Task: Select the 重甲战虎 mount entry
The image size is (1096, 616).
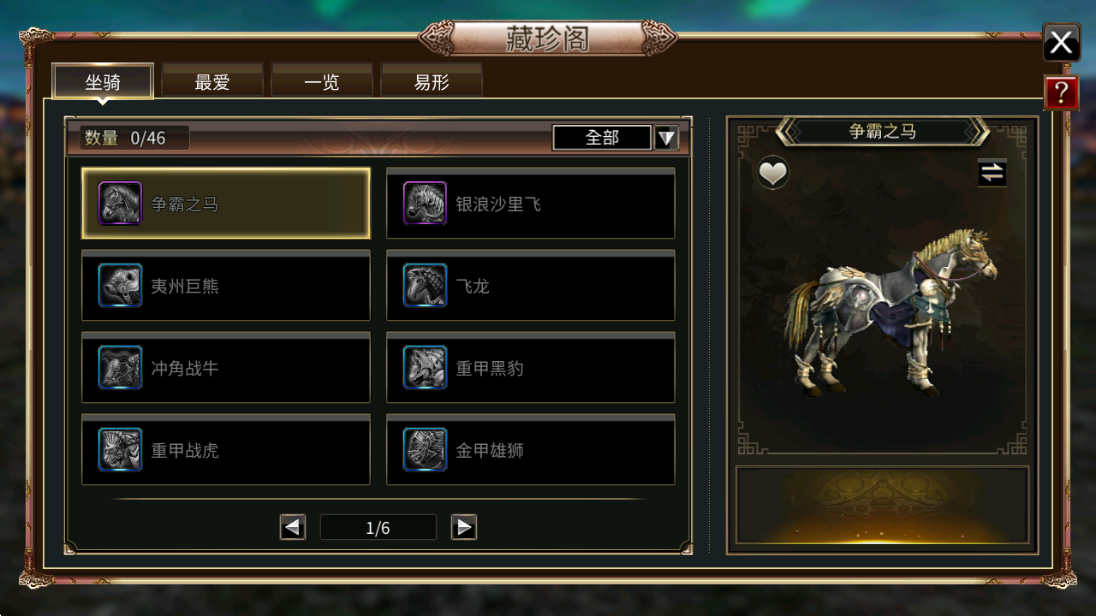Action: pyautogui.click(x=226, y=450)
